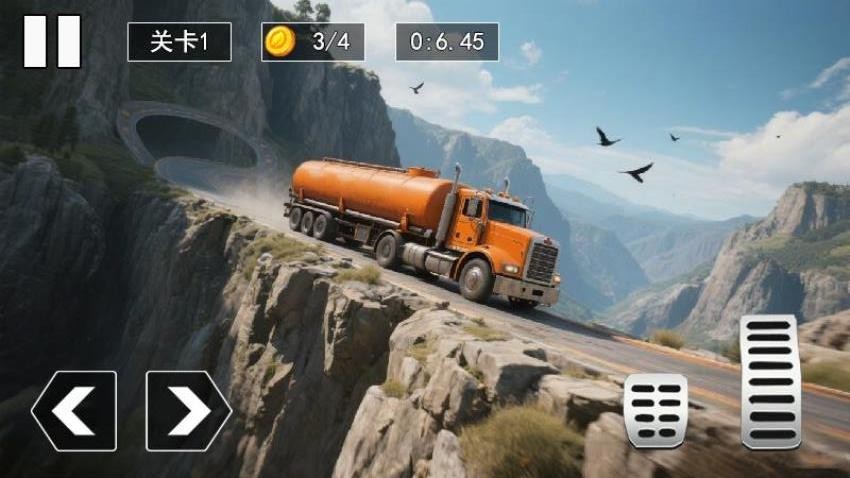The width and height of the screenshot is (850, 478).
Task: Pause the game with the pause button
Action: [52, 42]
